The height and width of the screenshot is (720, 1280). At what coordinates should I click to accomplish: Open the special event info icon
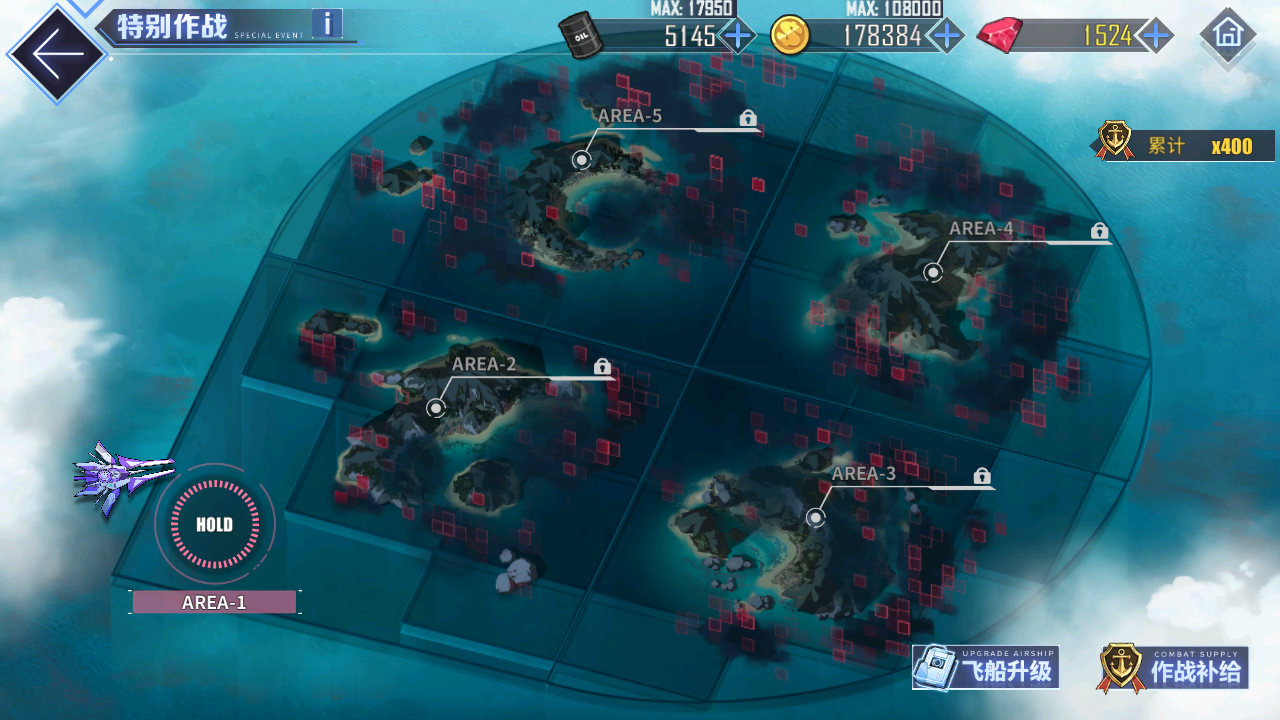[x=327, y=23]
